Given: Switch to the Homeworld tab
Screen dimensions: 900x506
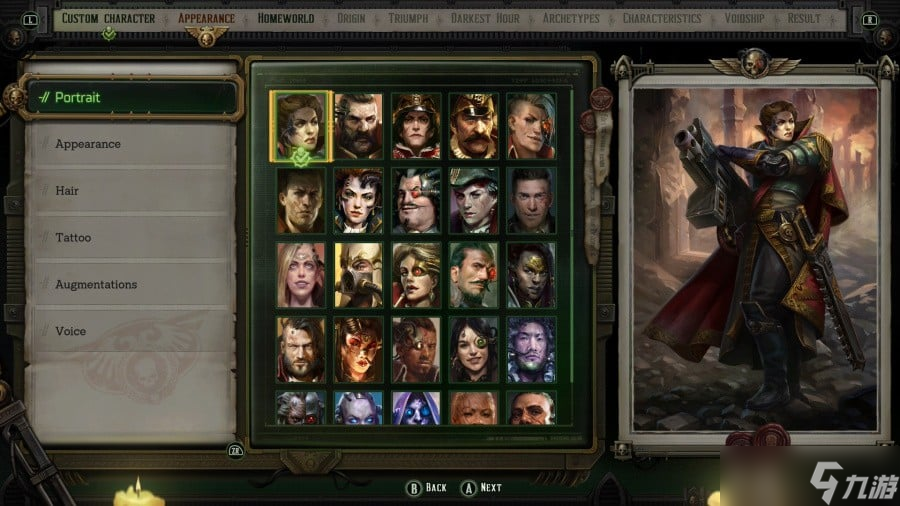Looking at the screenshot, I should point(285,18).
